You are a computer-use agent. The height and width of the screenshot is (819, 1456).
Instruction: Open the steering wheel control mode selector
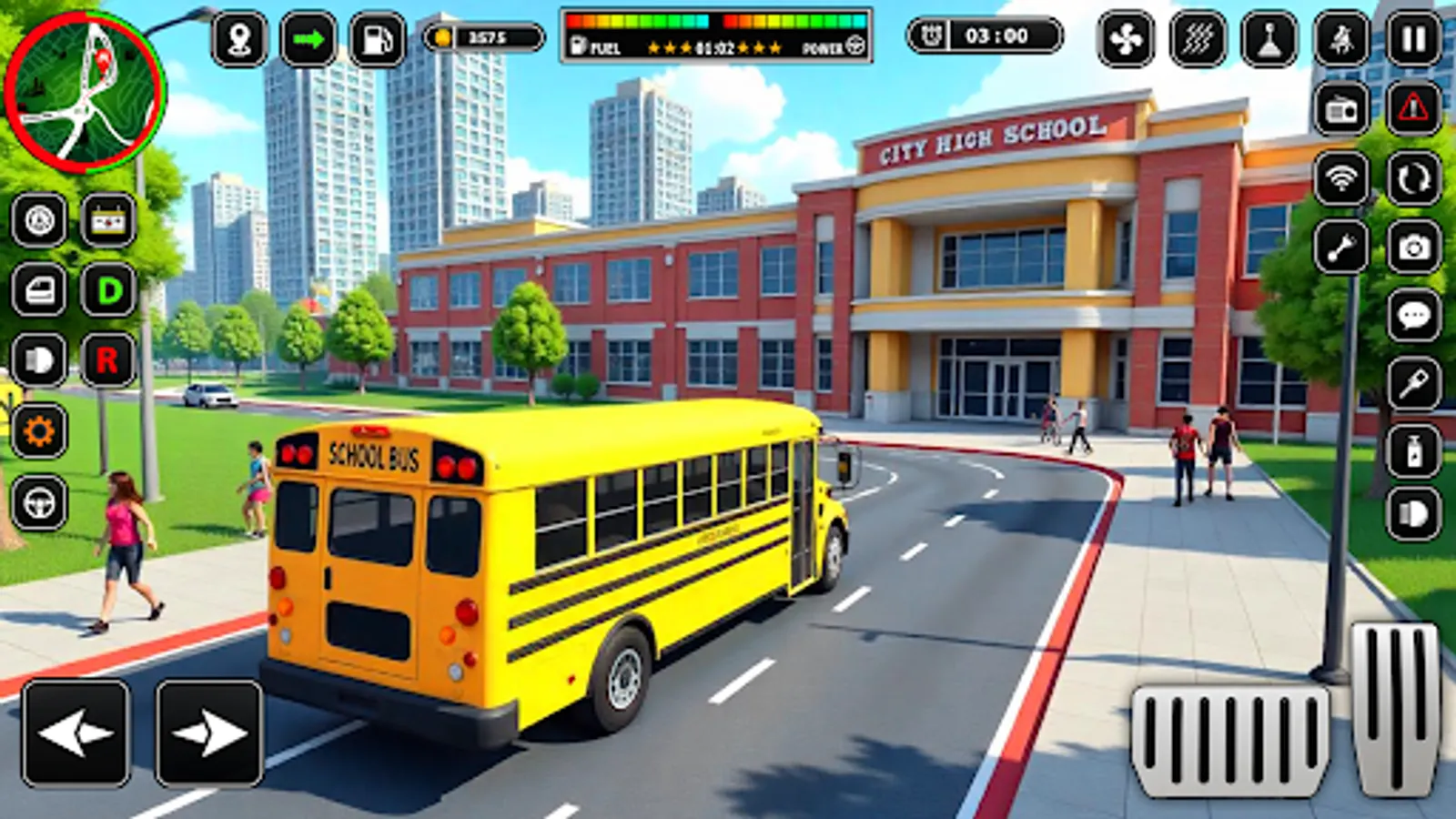click(39, 499)
